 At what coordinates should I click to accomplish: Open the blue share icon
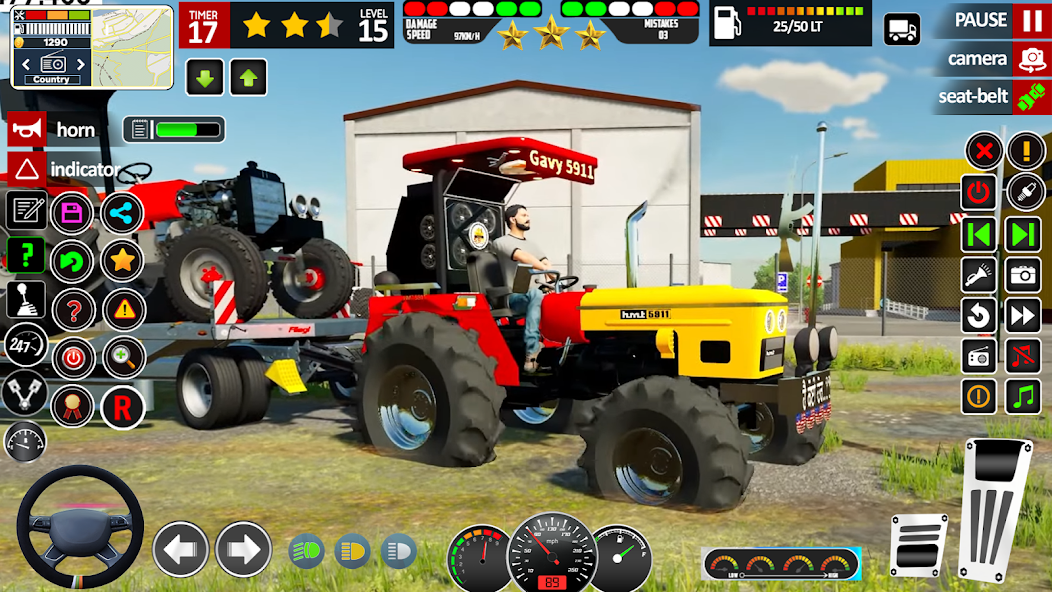click(122, 212)
